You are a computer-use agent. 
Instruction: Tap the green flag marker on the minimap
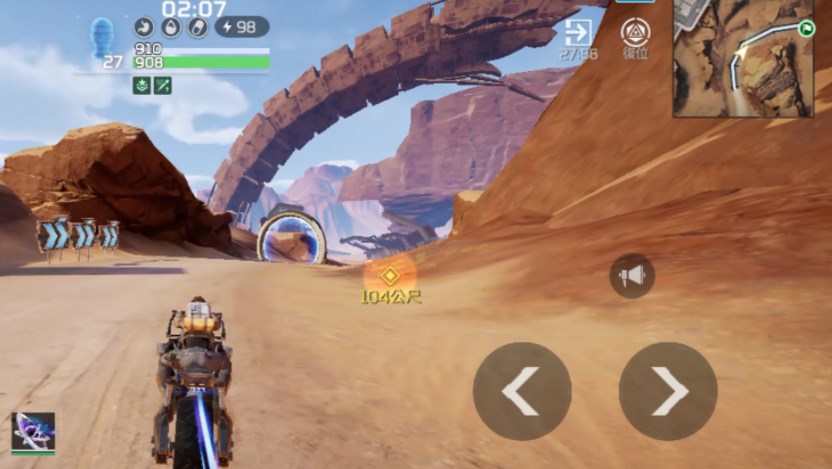(x=806, y=29)
